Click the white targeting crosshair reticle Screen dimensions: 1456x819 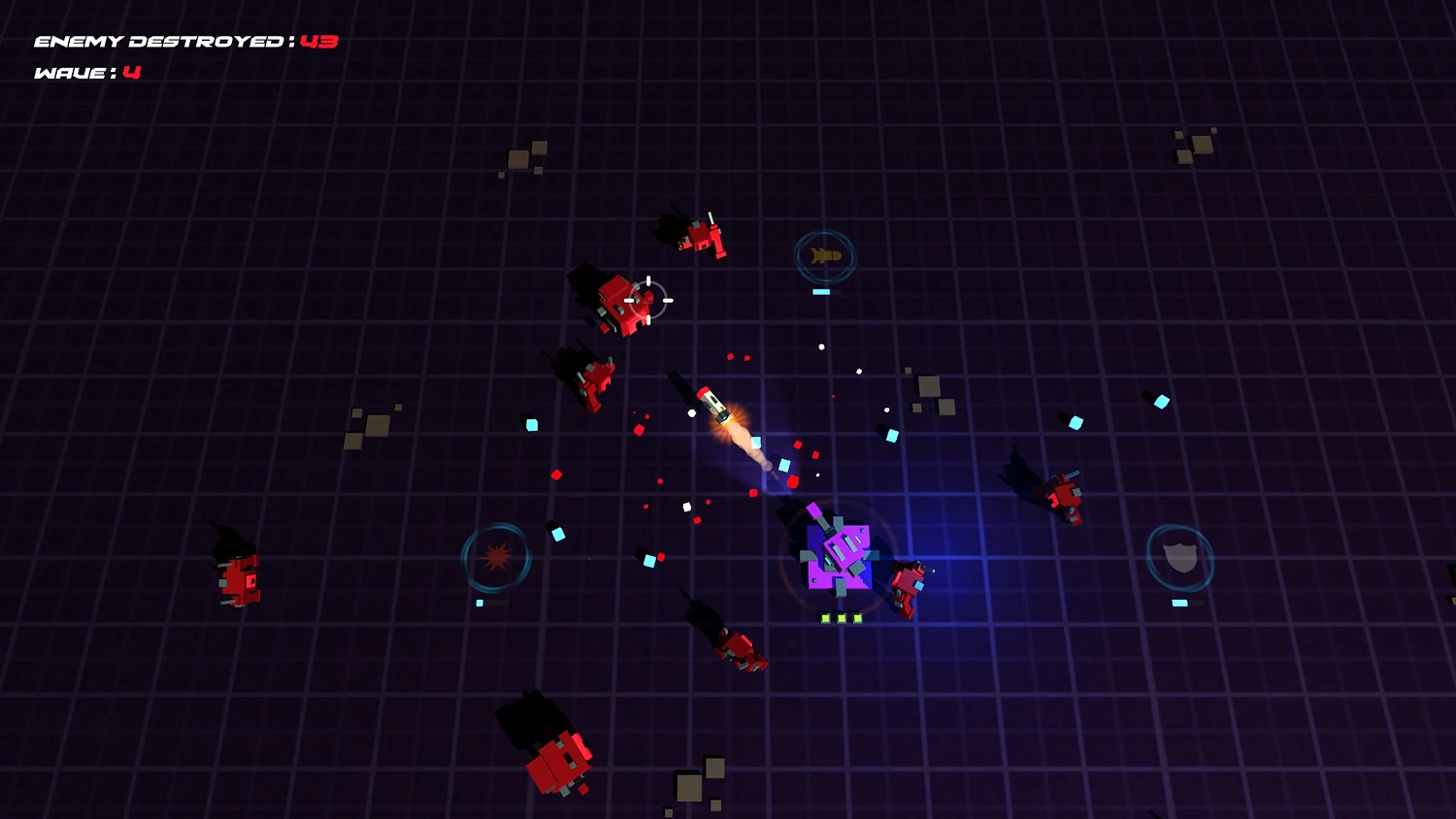(648, 299)
